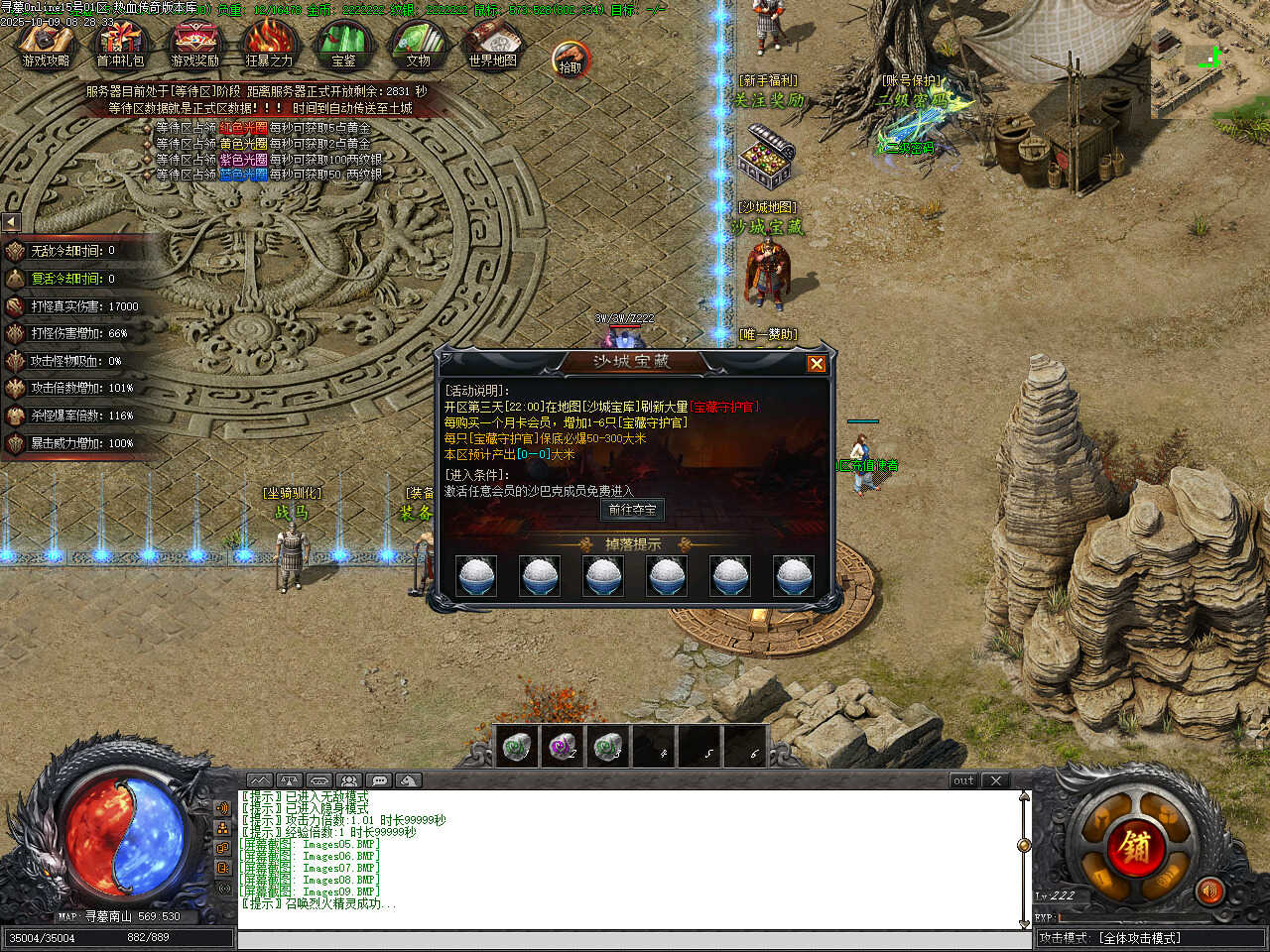Collapse the left stats panel arrow
The width and height of the screenshot is (1270, 952).
11,222
